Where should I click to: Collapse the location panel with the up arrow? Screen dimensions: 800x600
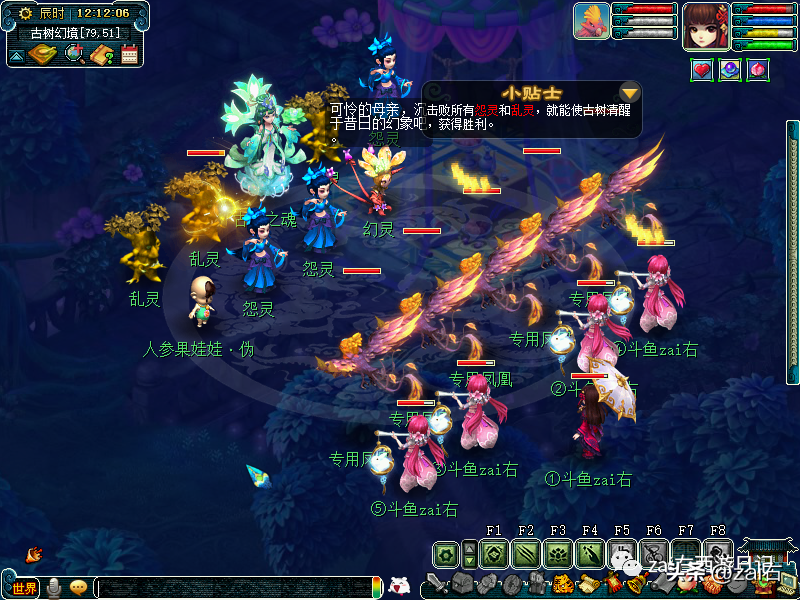tap(16, 55)
